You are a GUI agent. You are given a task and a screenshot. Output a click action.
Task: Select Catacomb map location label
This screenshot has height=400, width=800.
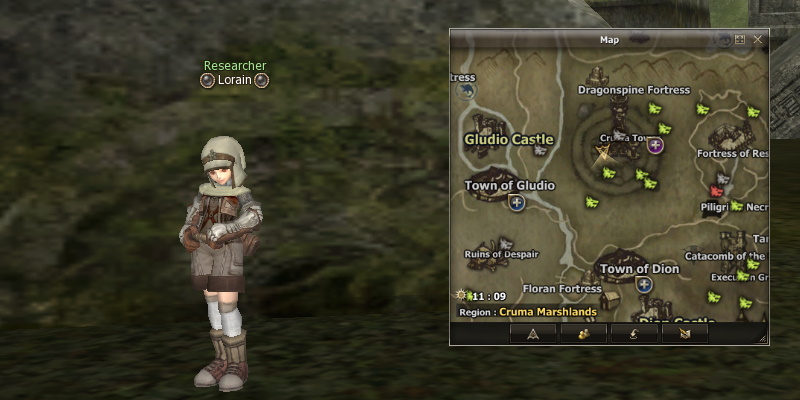tap(724, 257)
